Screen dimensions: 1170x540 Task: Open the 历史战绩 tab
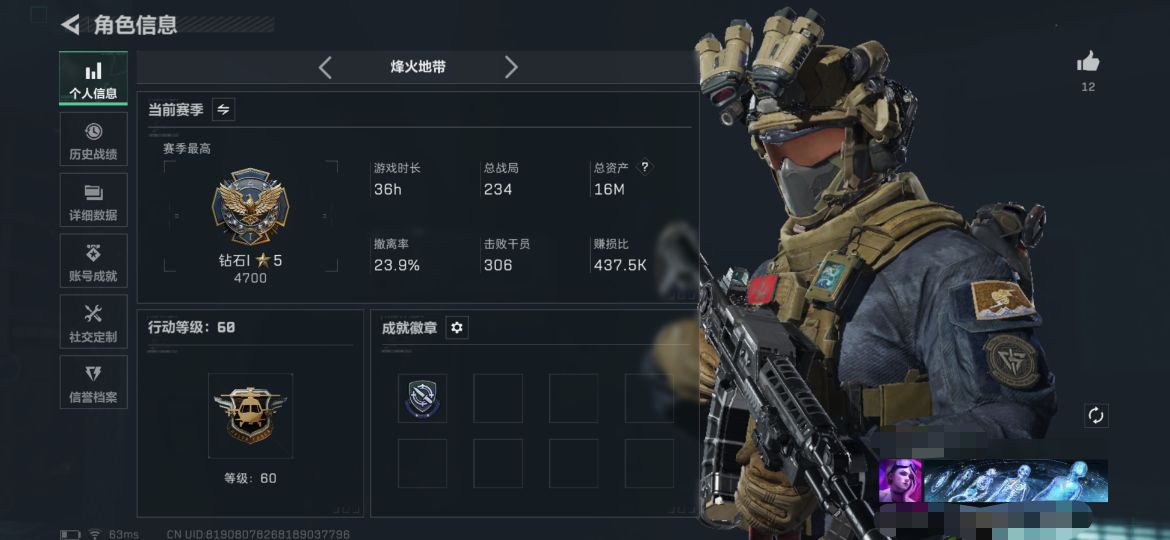coord(93,140)
